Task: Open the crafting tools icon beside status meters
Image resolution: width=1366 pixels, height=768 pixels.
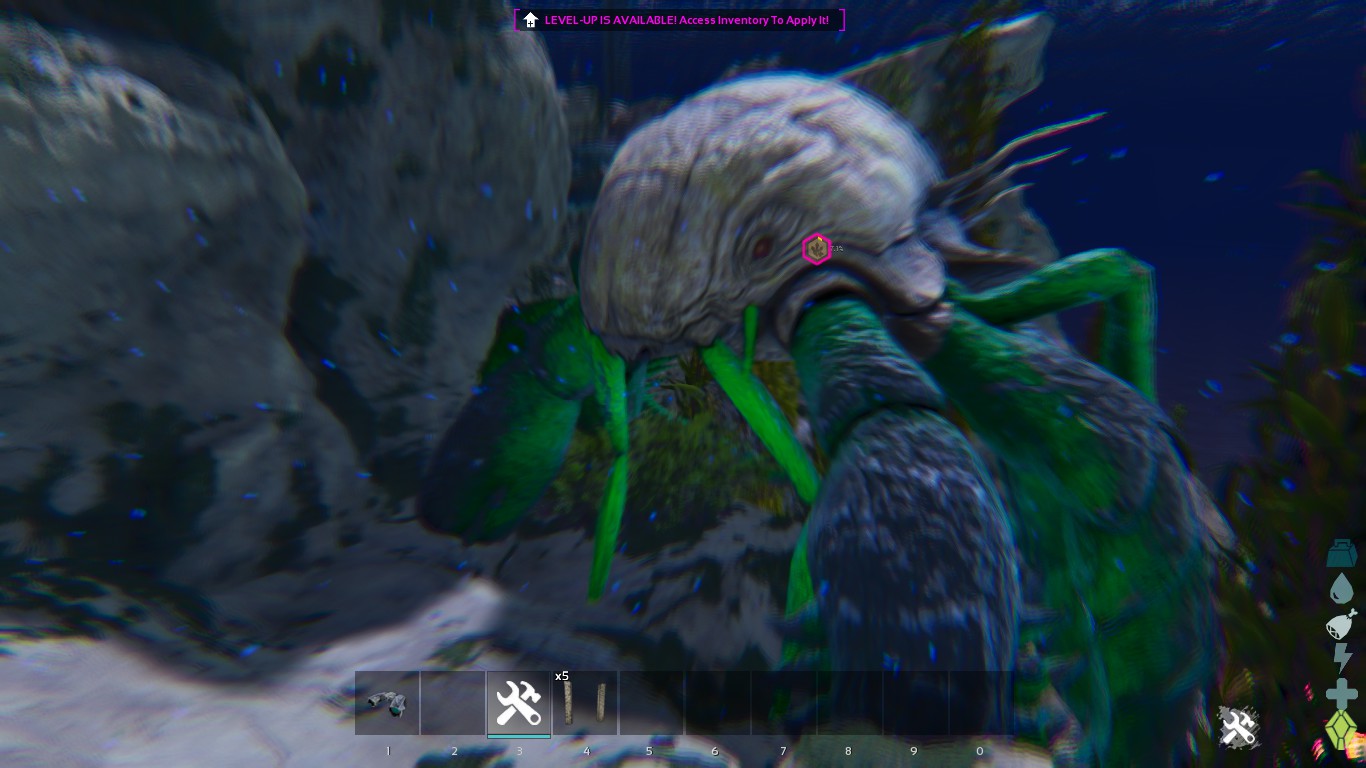Action: tap(1238, 727)
